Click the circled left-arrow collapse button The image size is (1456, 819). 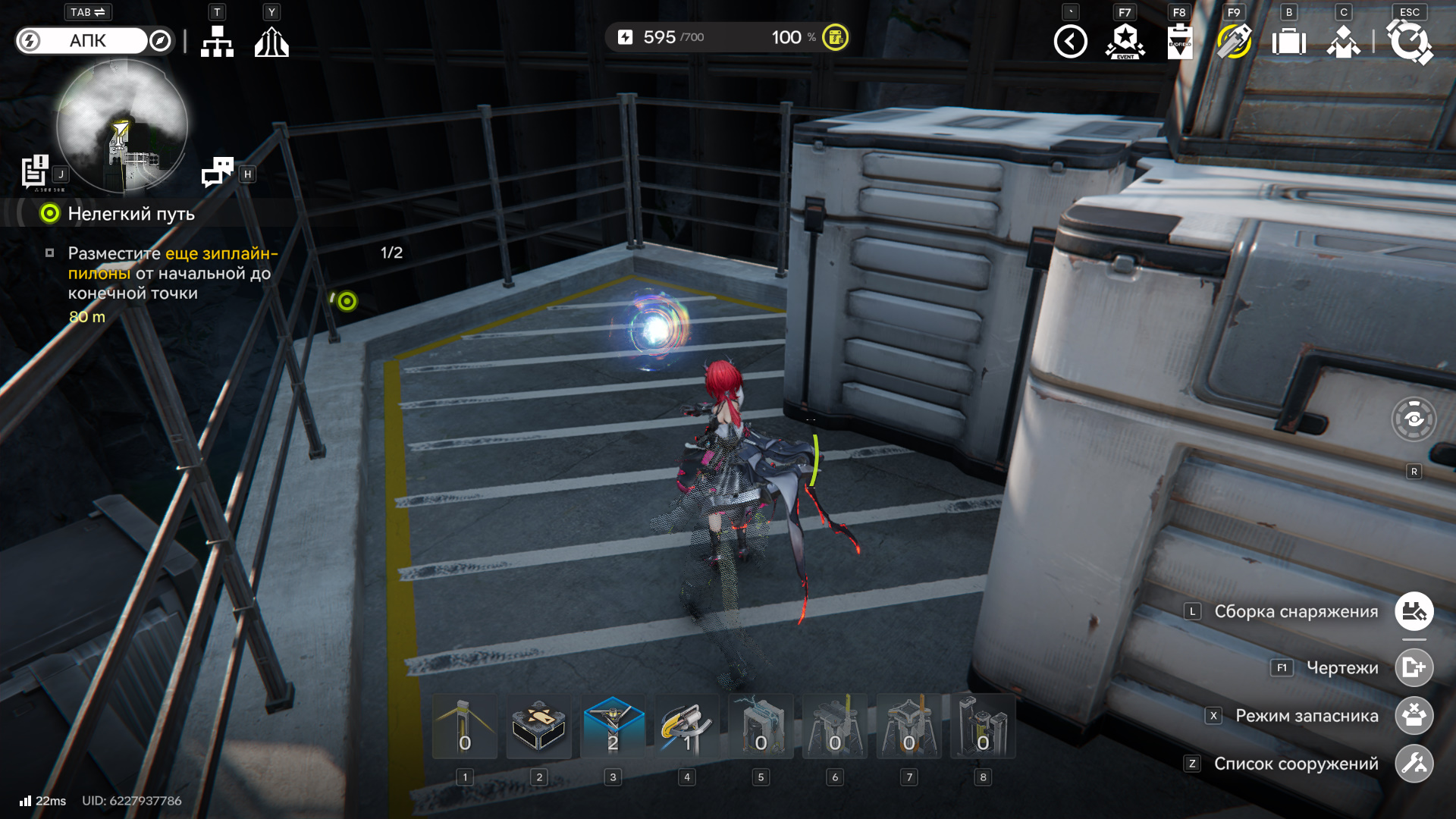pos(1070,42)
